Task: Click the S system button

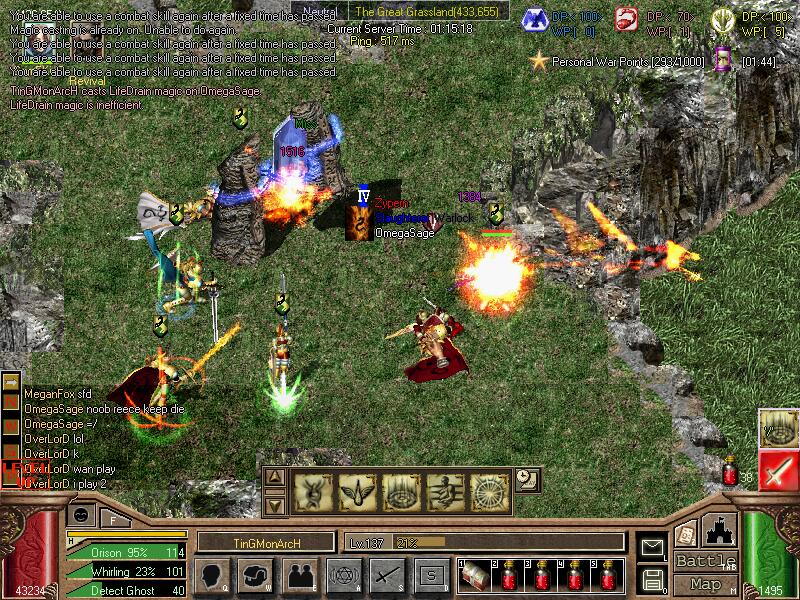Action: tap(431, 575)
